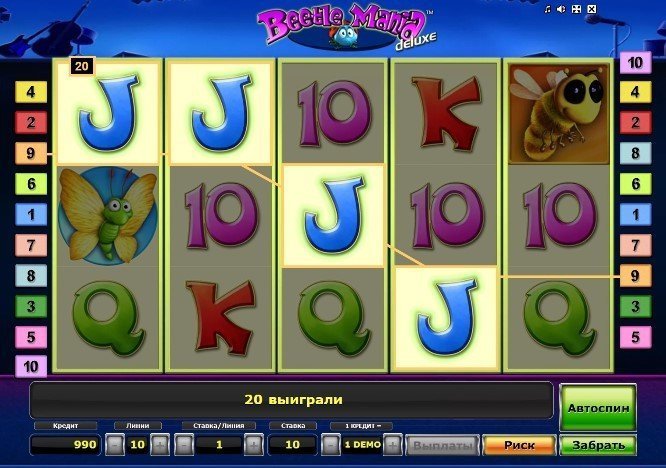Mute sound with the speaker icon
This screenshot has width=666, height=468.
pyautogui.click(x=561, y=9)
